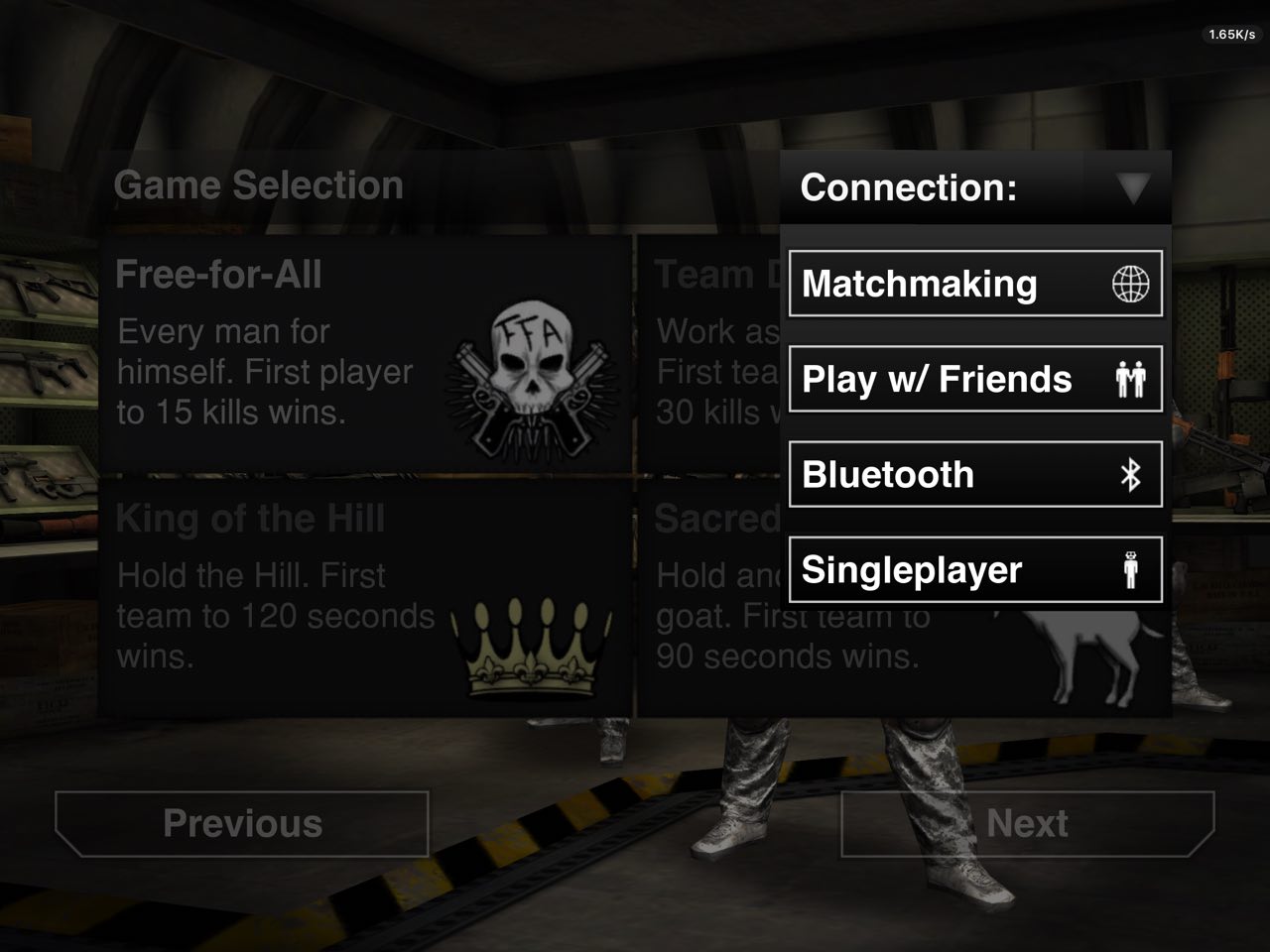Collapse the Connection dropdown header
The height and width of the screenshot is (952, 1270).
click(x=974, y=187)
